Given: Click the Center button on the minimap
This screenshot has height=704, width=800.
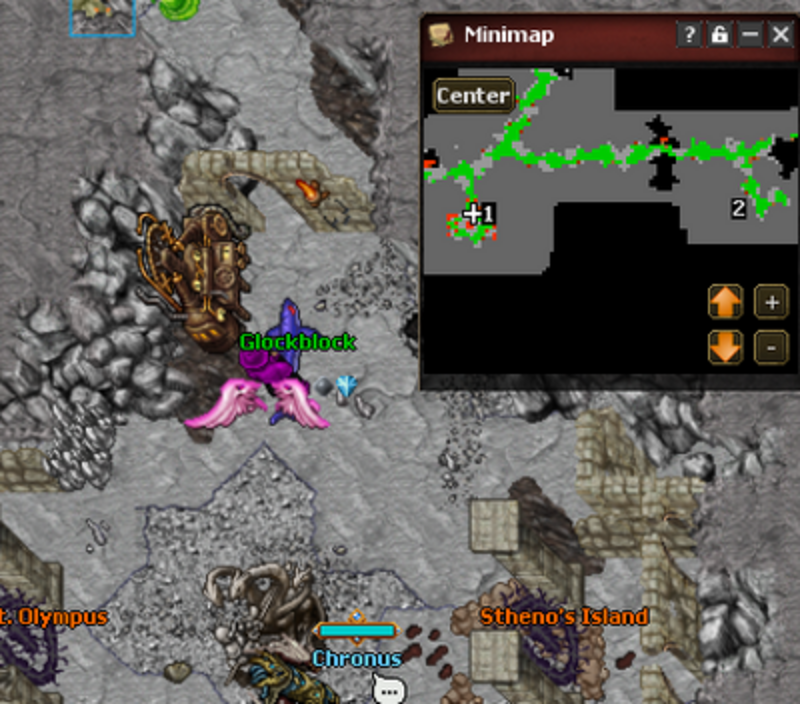Looking at the screenshot, I should click(x=473, y=96).
